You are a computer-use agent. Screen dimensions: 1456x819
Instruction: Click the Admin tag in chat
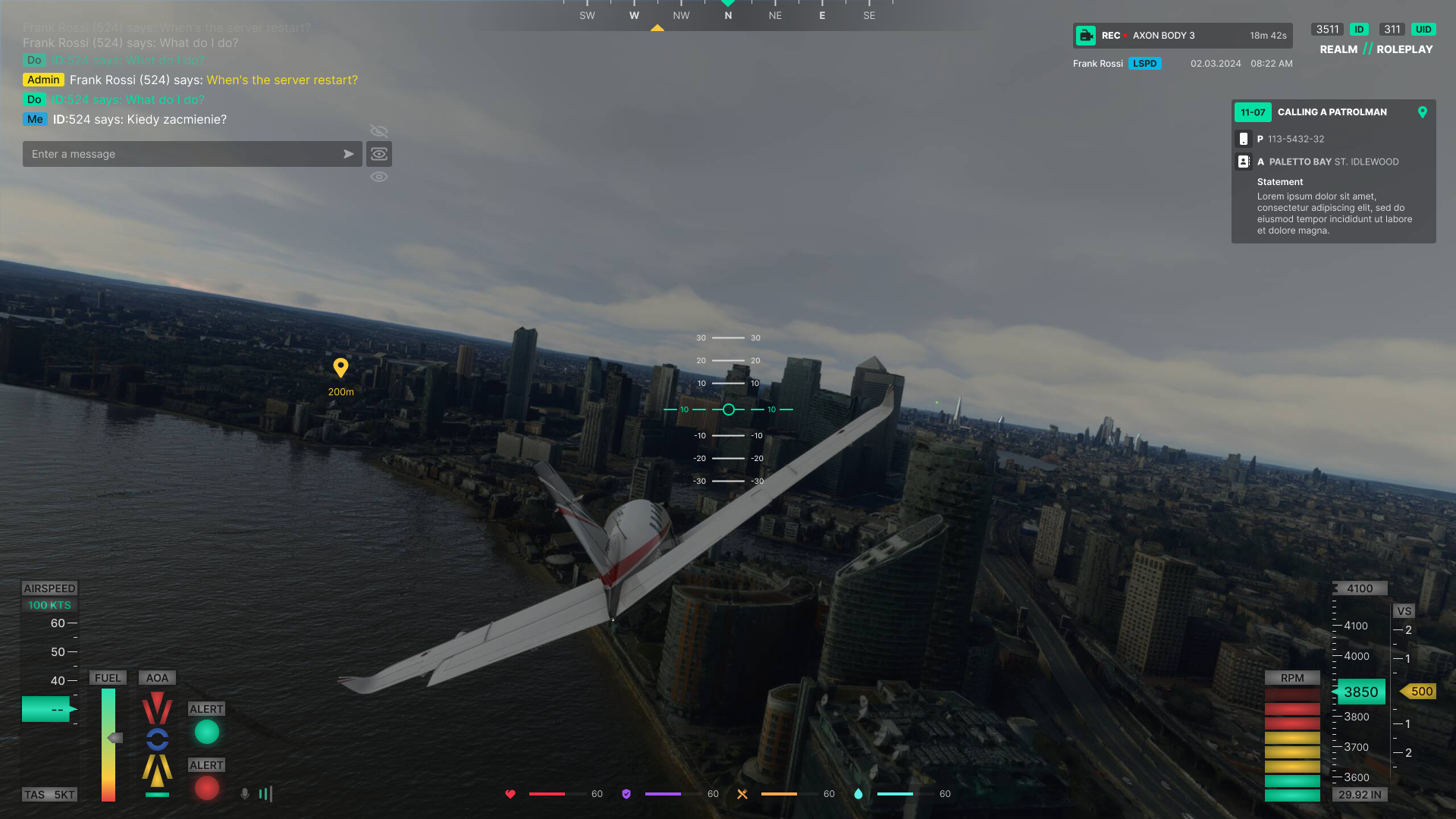(43, 80)
